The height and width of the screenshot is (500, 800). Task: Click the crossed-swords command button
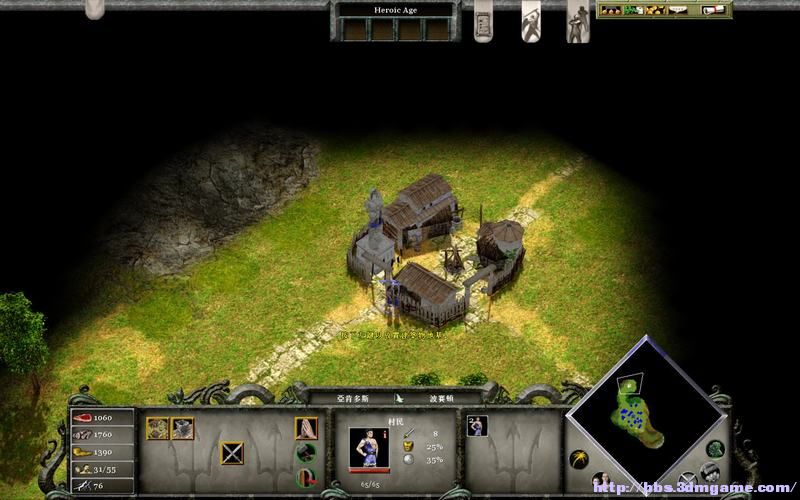pyautogui.click(x=232, y=453)
